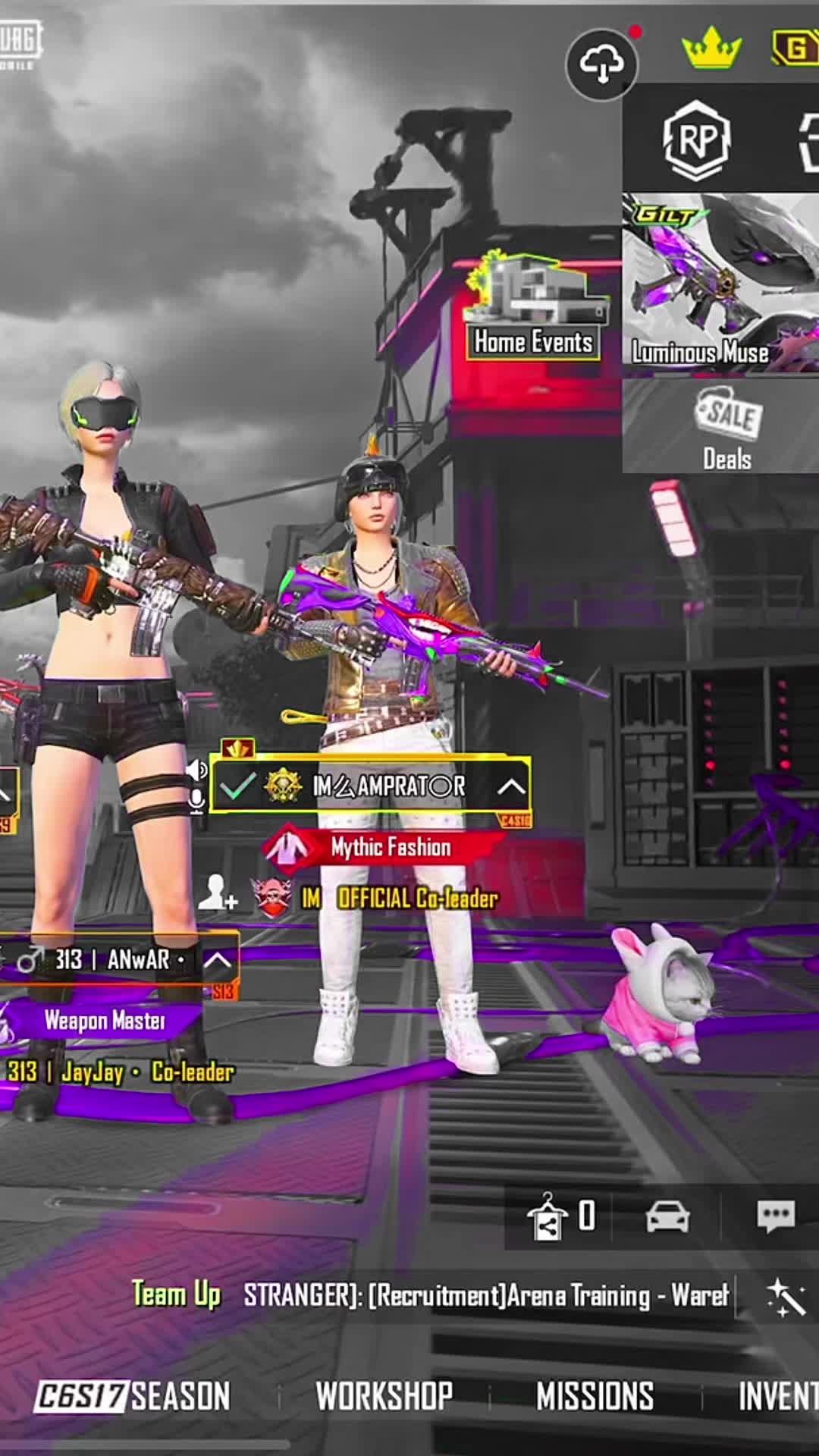Open the Royale Pass RP button
Image resolution: width=819 pixels, height=1456 pixels.
696,140
